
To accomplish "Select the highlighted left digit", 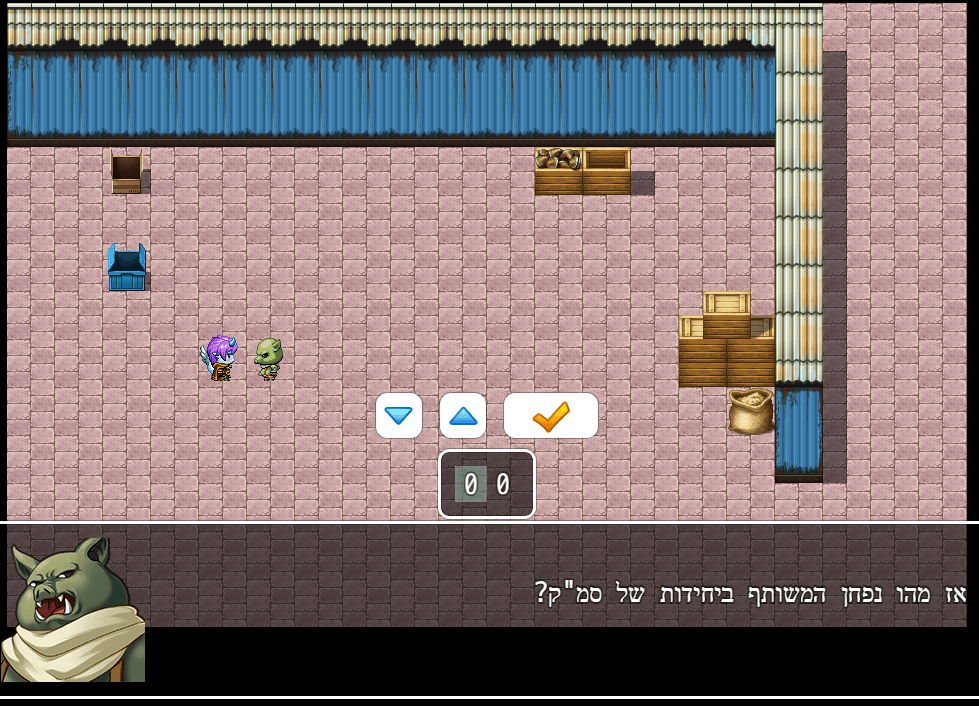I will [x=471, y=485].
